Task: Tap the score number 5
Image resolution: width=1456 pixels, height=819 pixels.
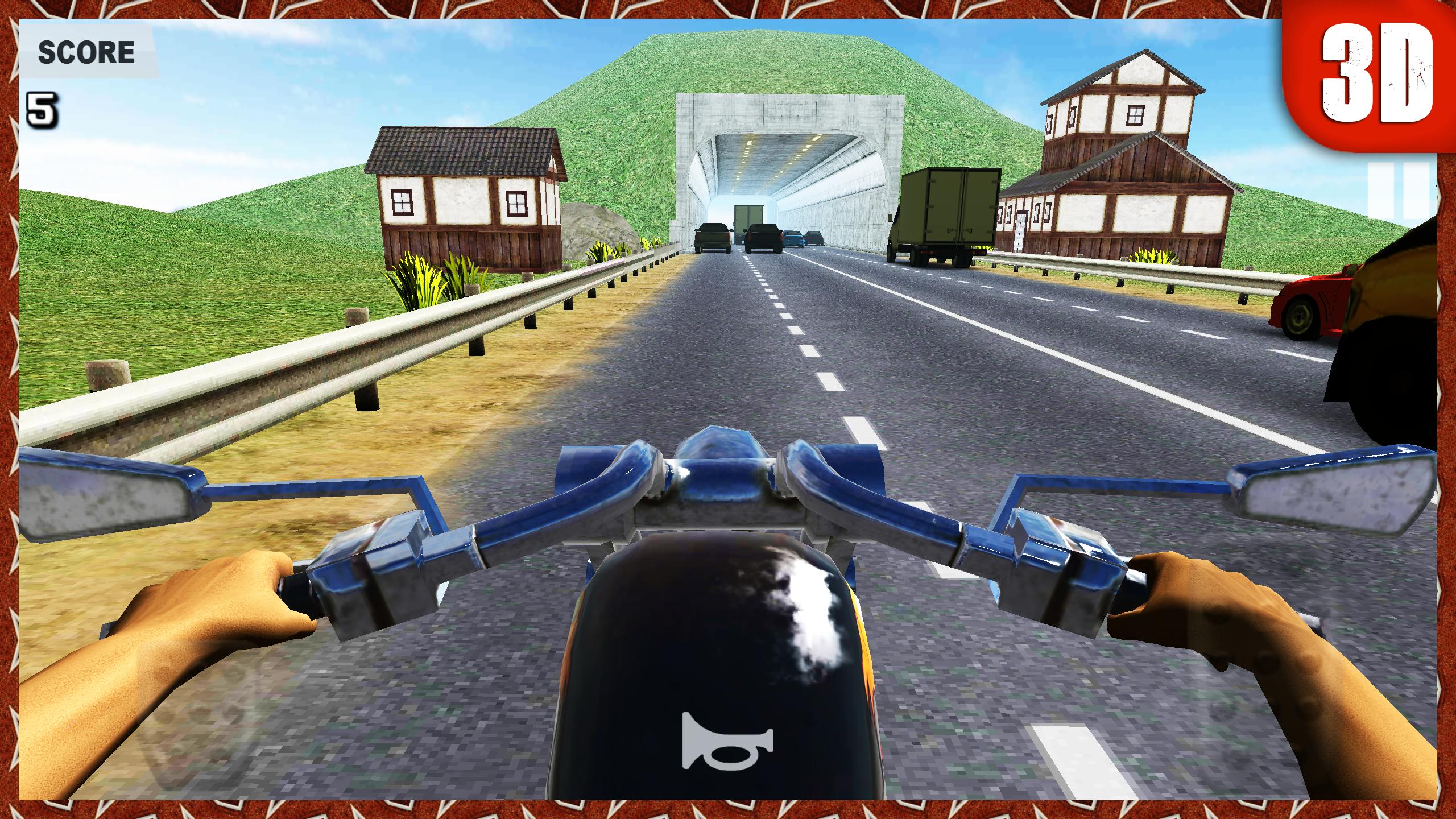Action: 43,108
